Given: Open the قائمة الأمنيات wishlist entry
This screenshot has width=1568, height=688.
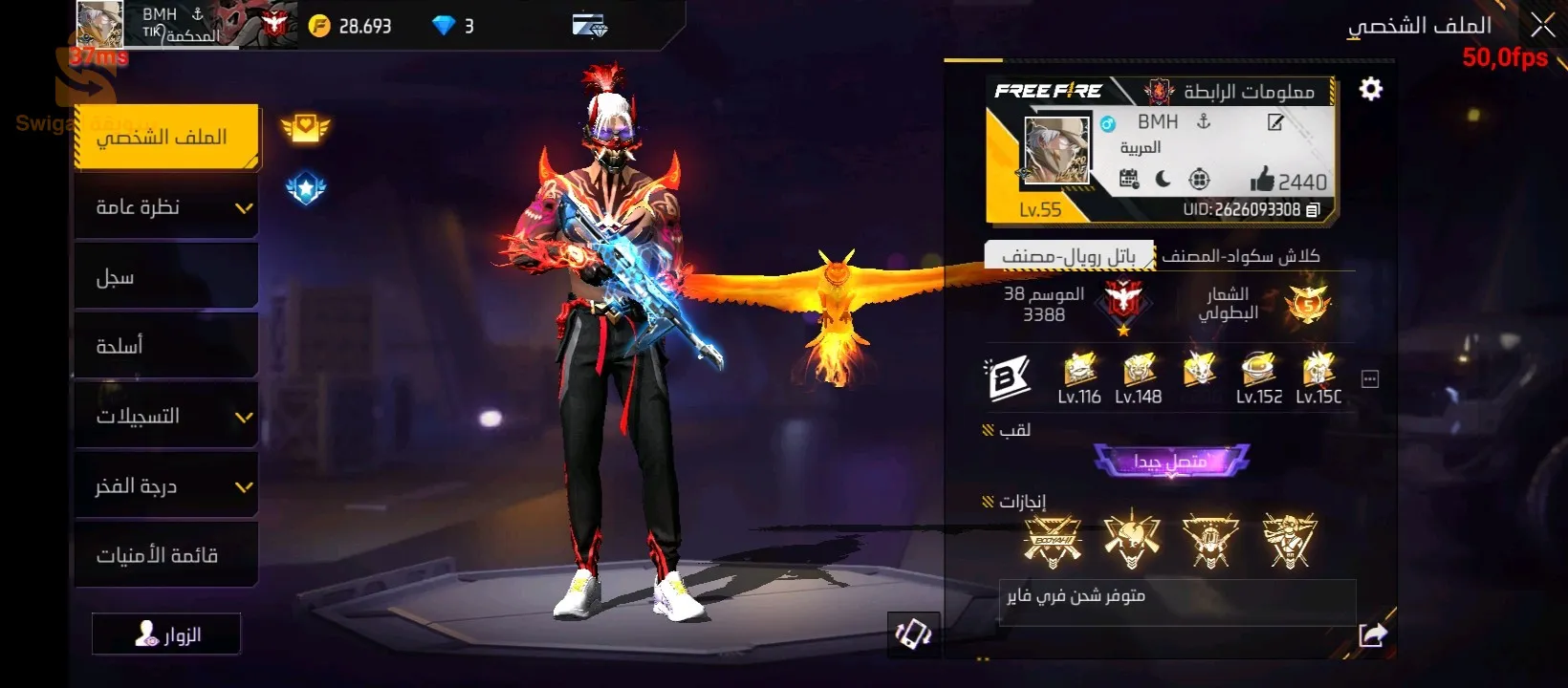Looking at the screenshot, I should (165, 555).
